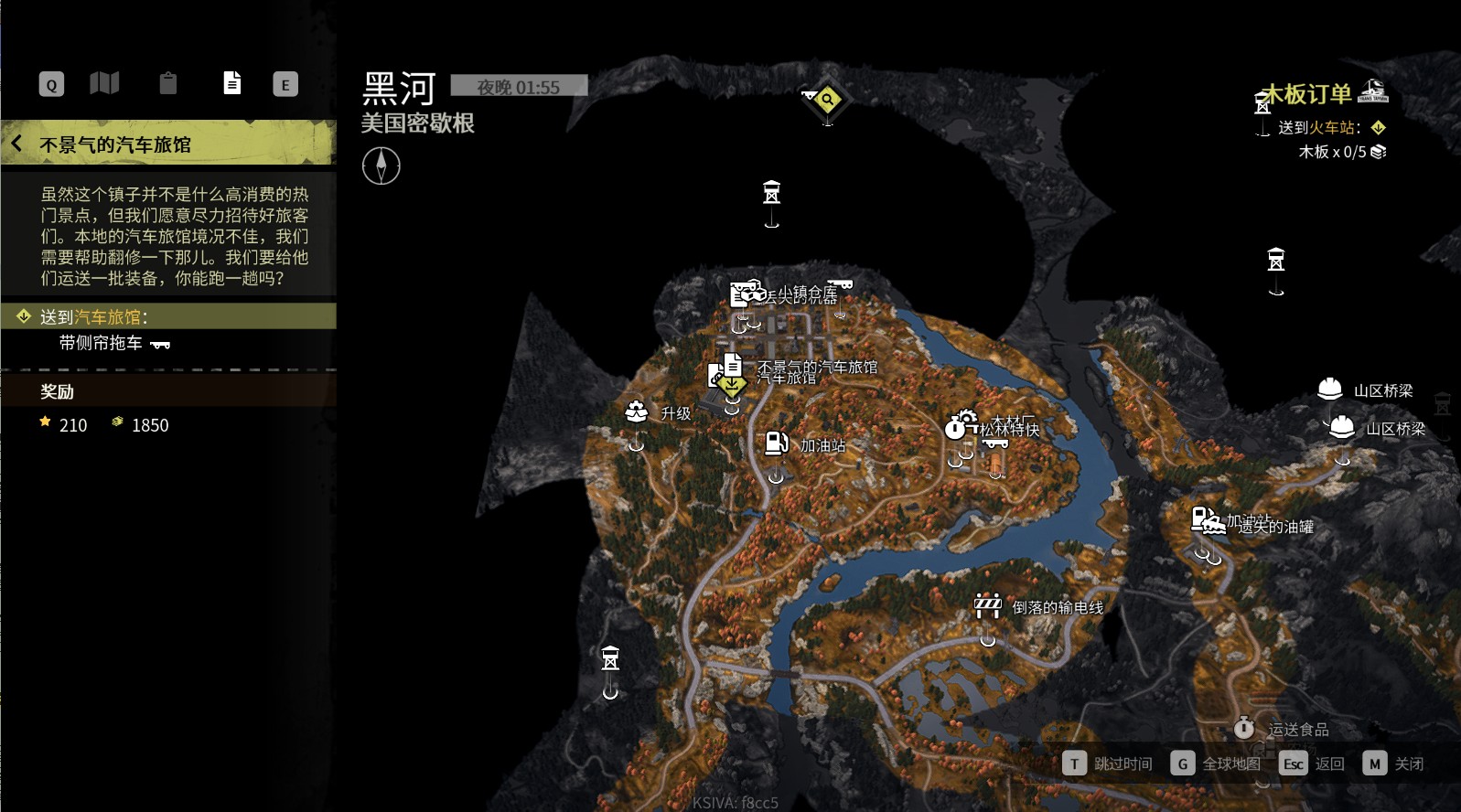Click the watchtower icon in the lower-left map area
The height and width of the screenshot is (812, 1461).
pos(609,657)
